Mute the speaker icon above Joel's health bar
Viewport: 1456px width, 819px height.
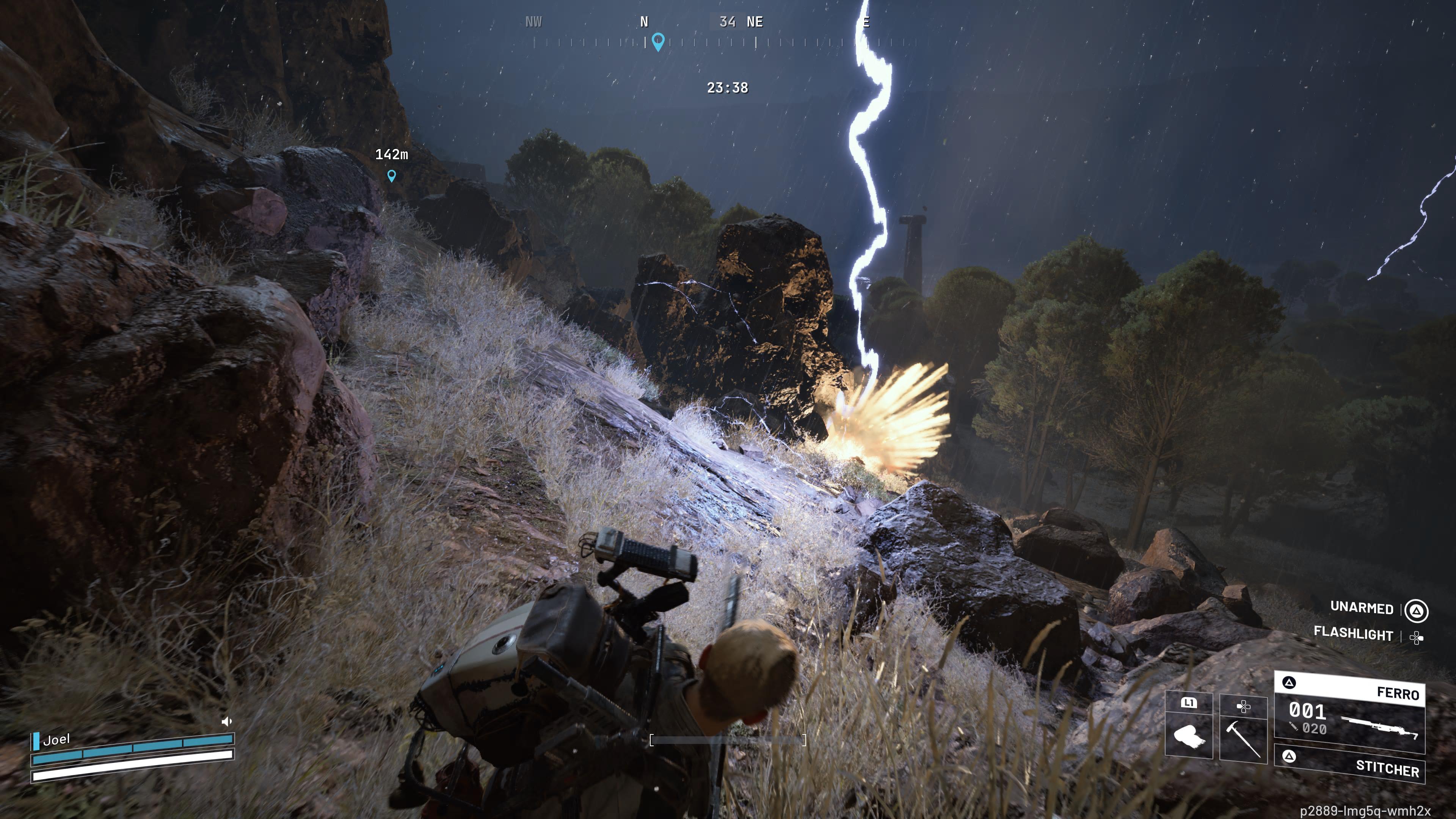click(226, 722)
